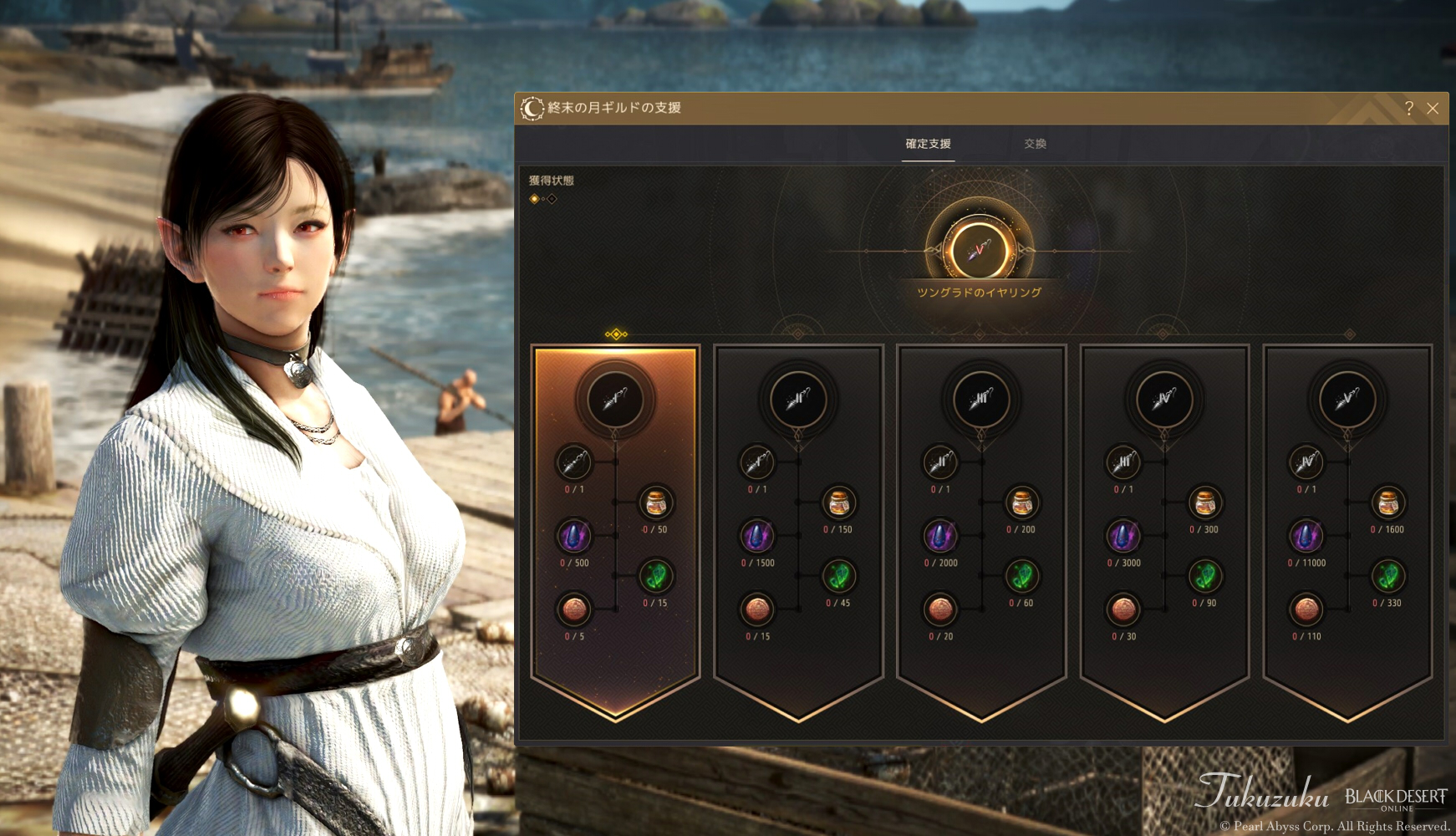Click the orange jar requiring 0/150
The width and height of the screenshot is (1456, 836).
pos(838,503)
